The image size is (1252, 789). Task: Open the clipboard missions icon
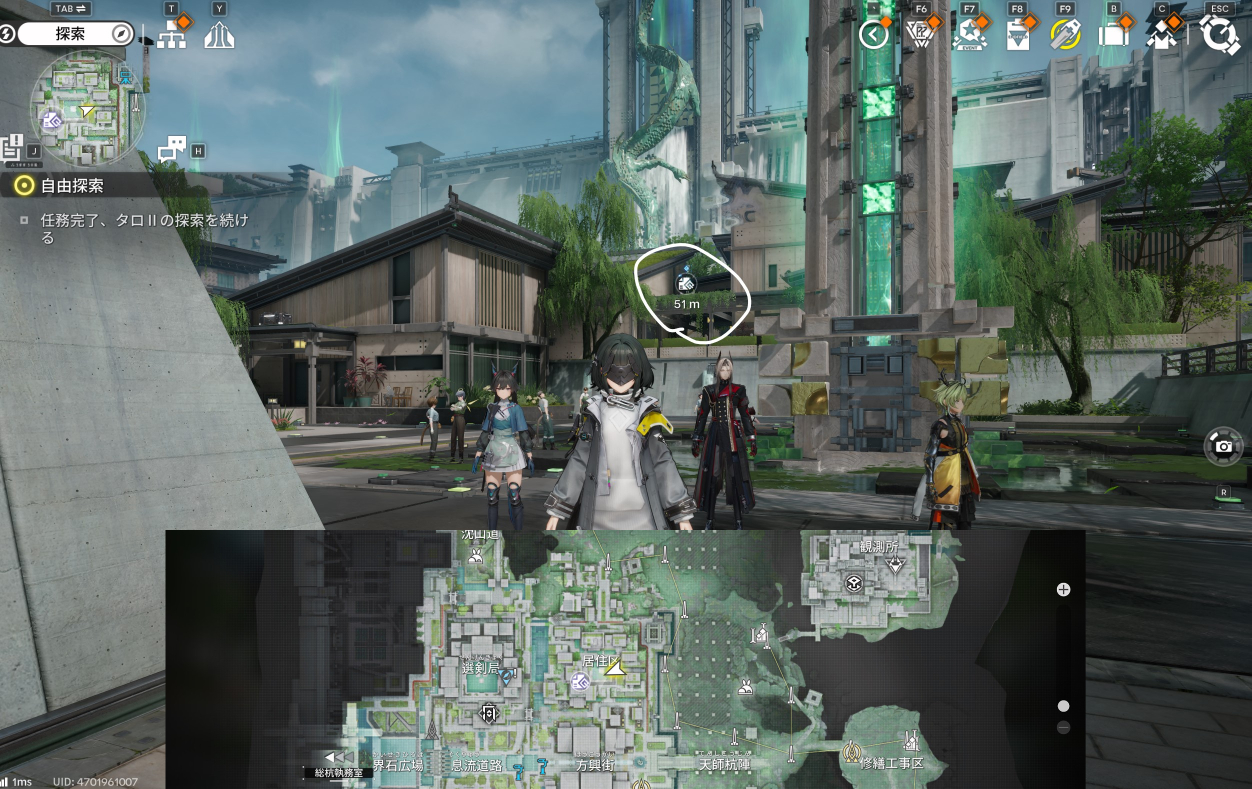click(1017, 35)
